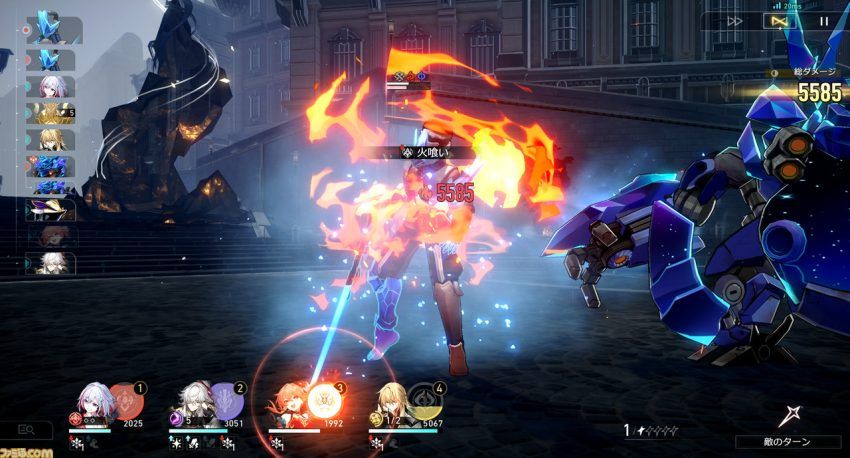Toggle the double-arrow battle speed button

pyautogui.click(x=734, y=20)
